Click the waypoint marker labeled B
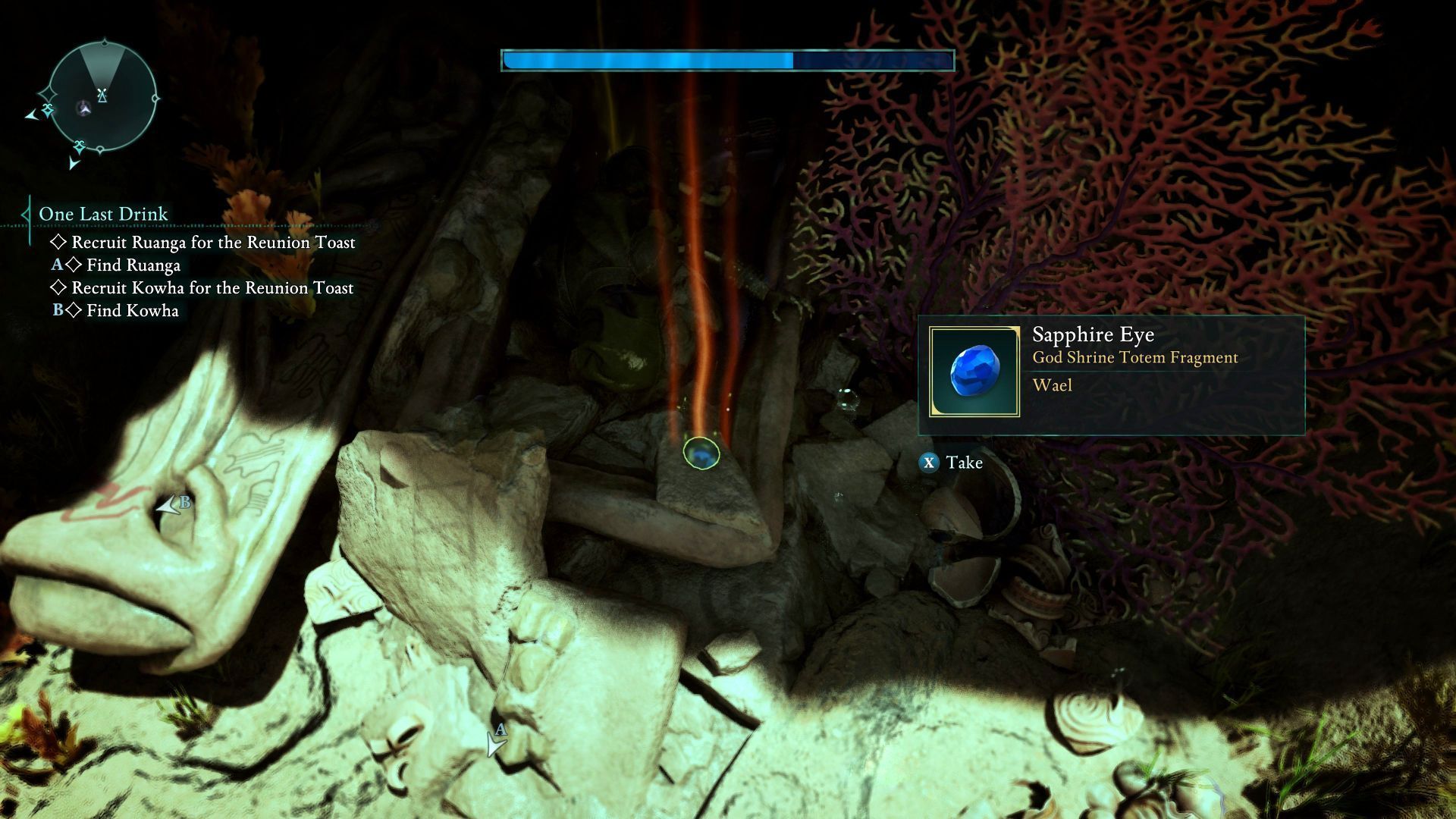This screenshot has width=1456, height=819. 171,506
